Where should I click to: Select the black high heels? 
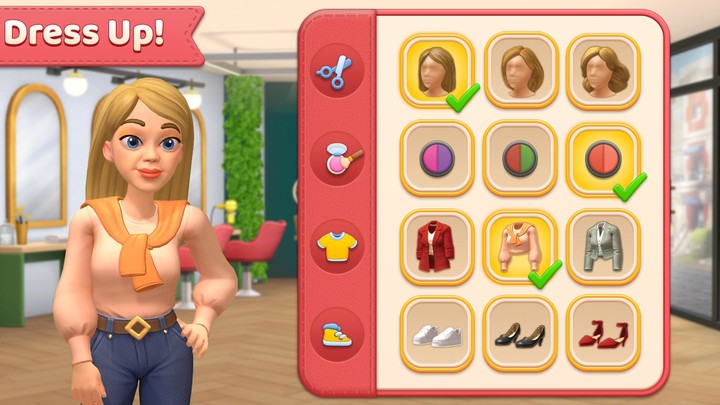click(520, 334)
